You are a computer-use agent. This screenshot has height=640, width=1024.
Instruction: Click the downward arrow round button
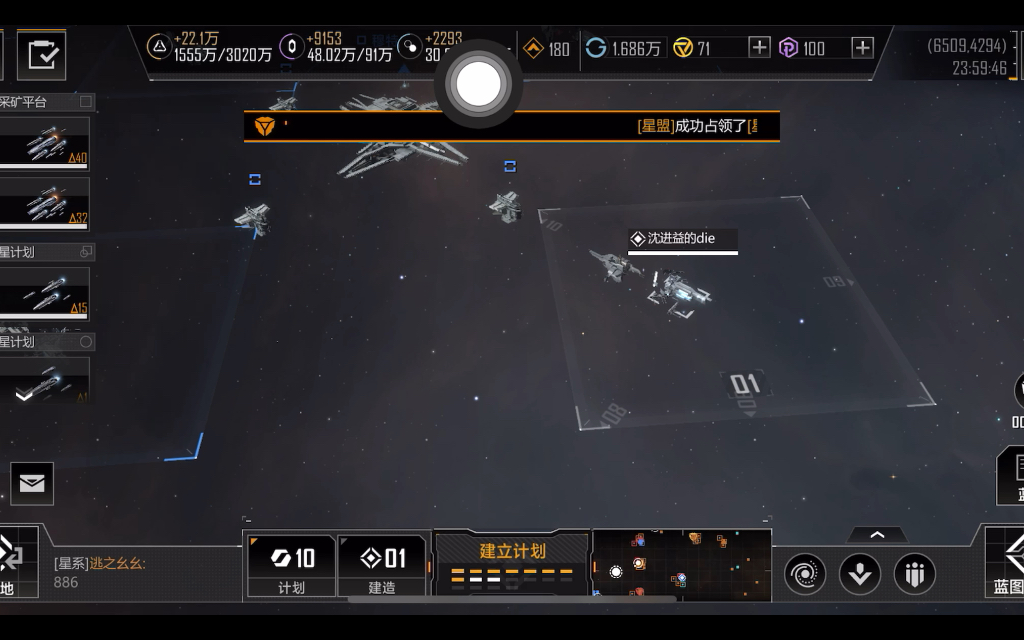pyautogui.click(x=860, y=574)
